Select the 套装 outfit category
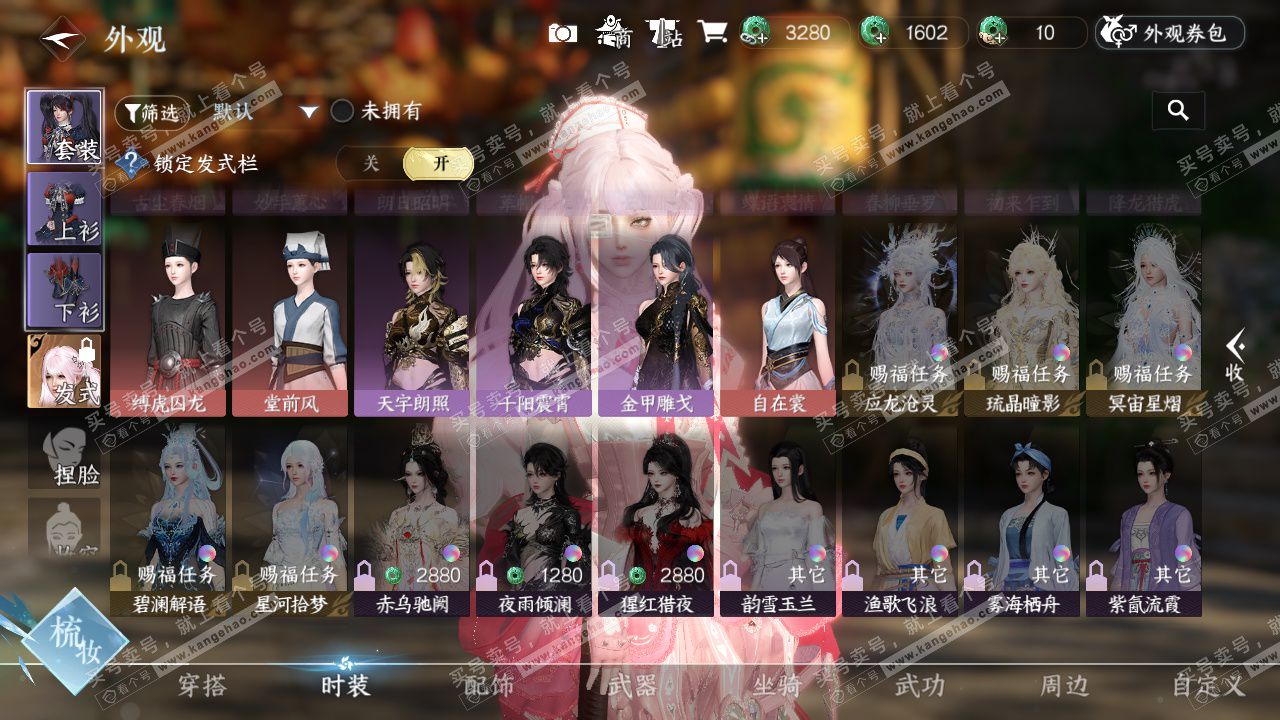1280x720 pixels. pos(64,127)
